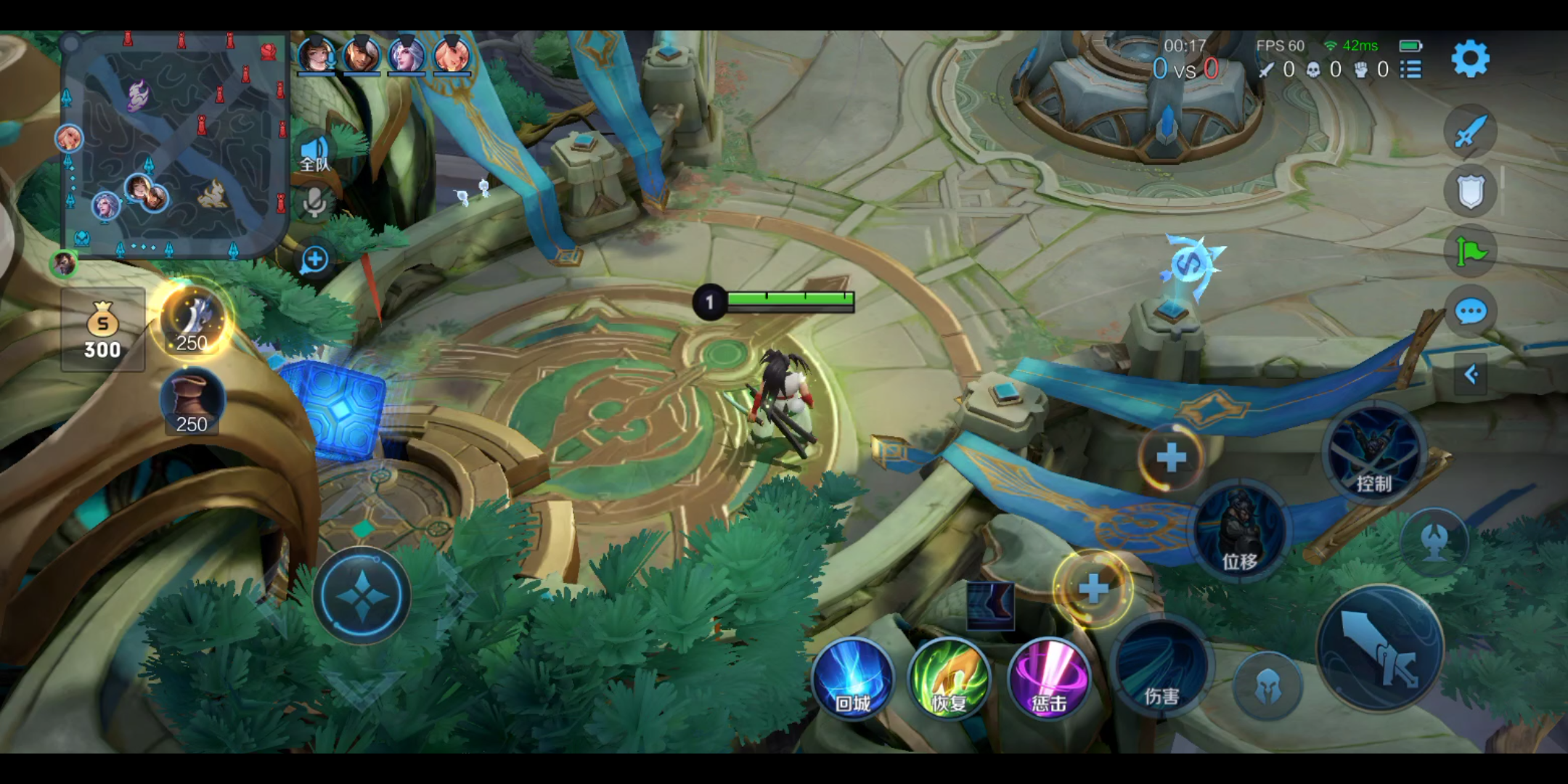Activate the 回城 recall spell

click(x=852, y=679)
